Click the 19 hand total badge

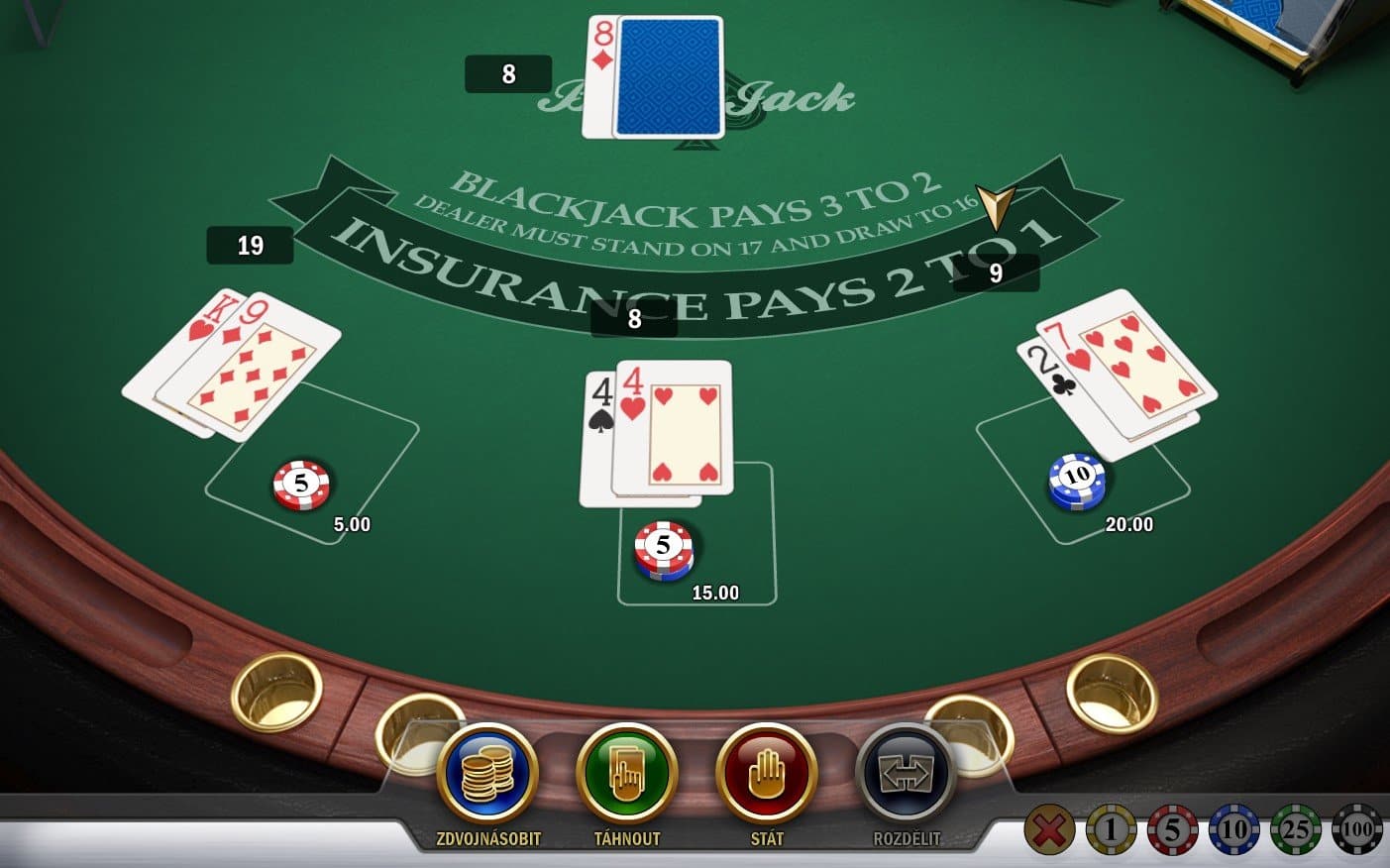pos(248,246)
